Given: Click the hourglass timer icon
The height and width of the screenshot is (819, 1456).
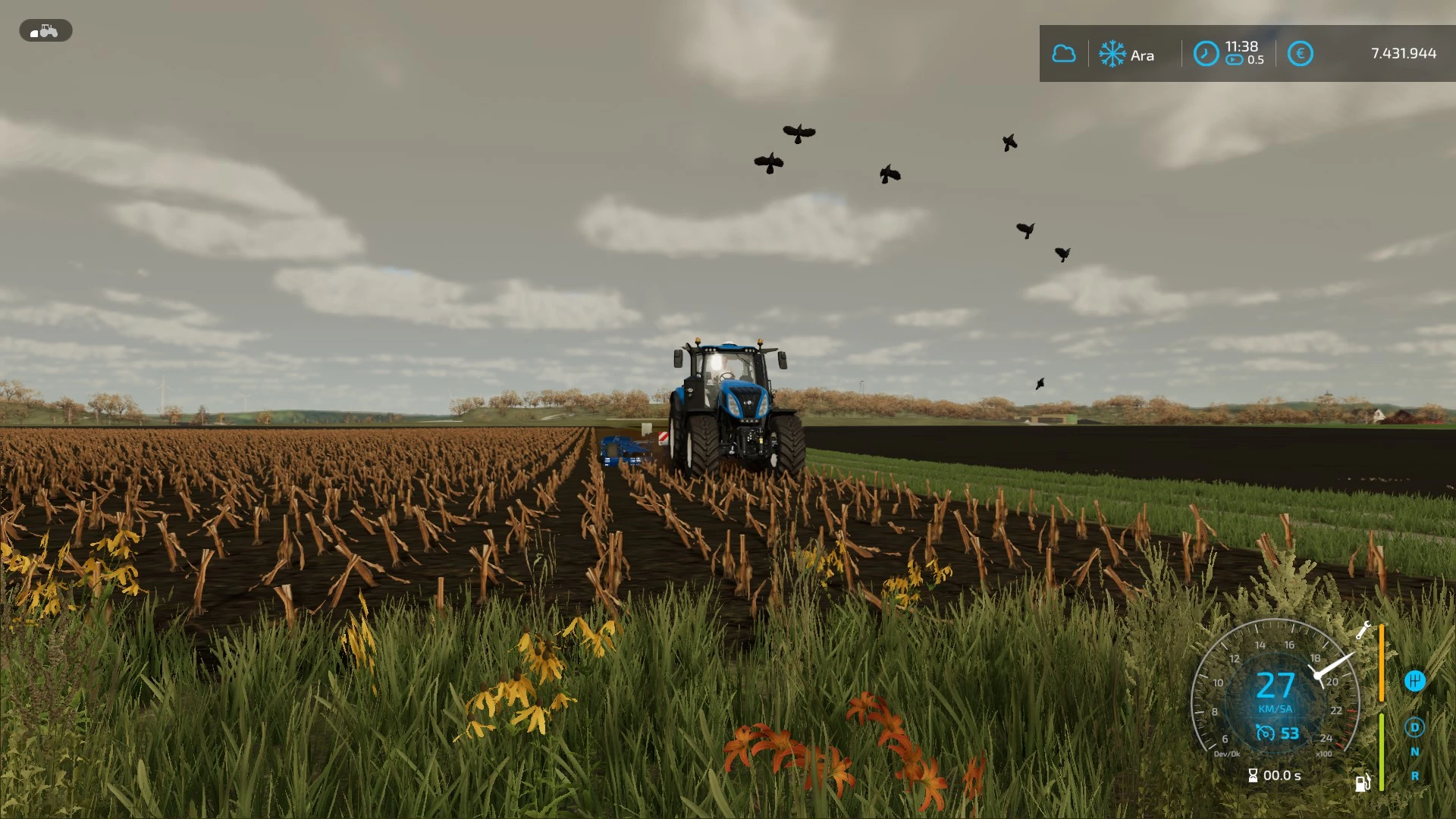Looking at the screenshot, I should [1254, 776].
